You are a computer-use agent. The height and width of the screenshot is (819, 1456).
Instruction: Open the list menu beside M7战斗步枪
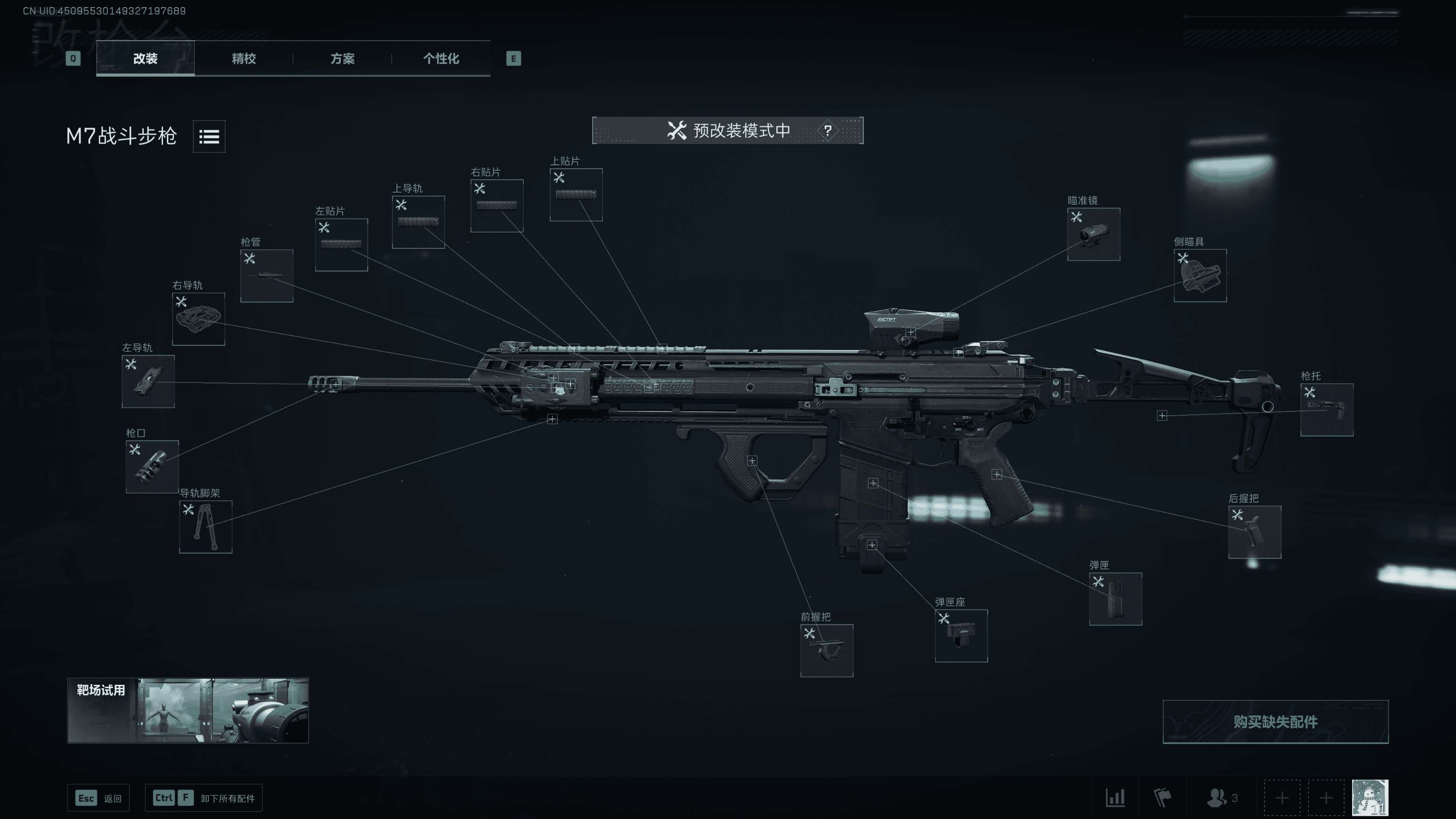point(209,136)
